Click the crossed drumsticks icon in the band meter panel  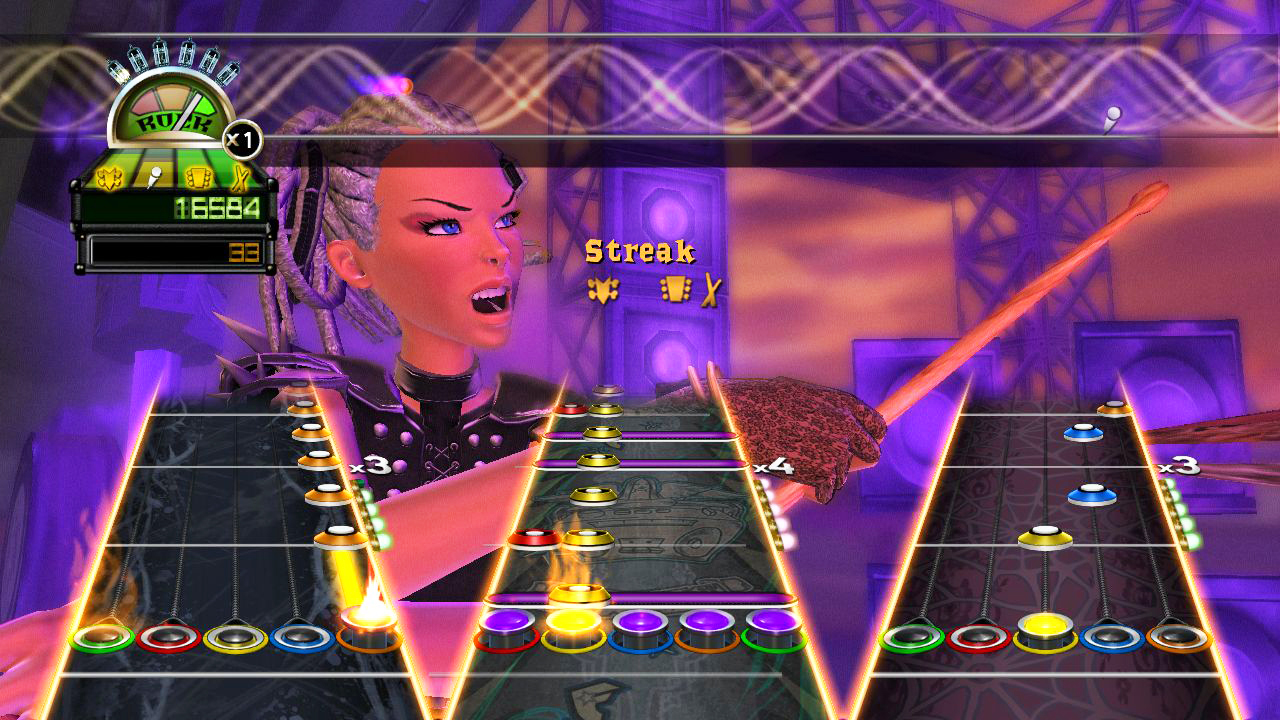pos(240,178)
